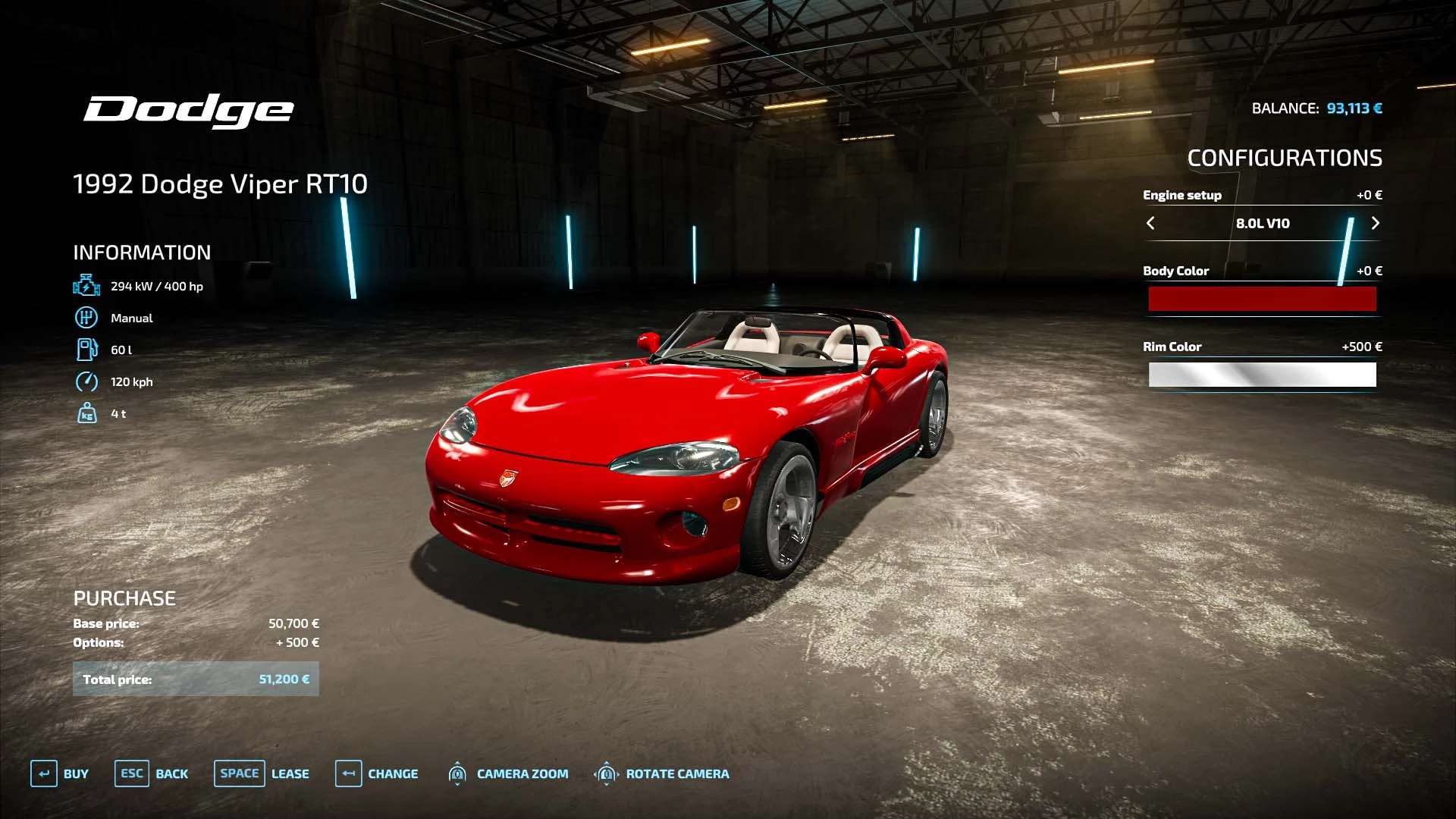This screenshot has width=1456, height=819.
Task: Go back from the shop screen
Action: [x=151, y=773]
